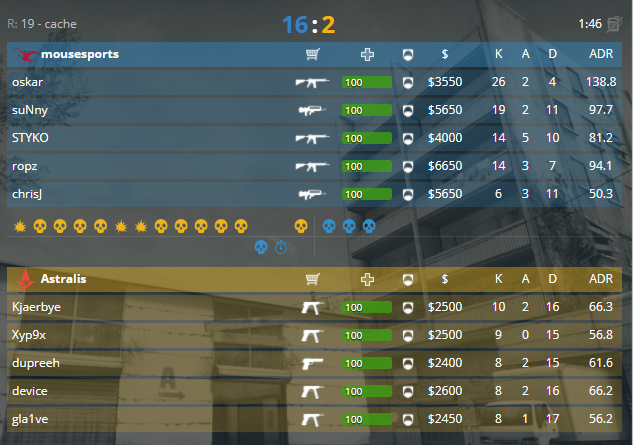Image resolution: width=633 pixels, height=445 pixels.
Task: Click the stopwatch round history icon
Action: [281, 247]
